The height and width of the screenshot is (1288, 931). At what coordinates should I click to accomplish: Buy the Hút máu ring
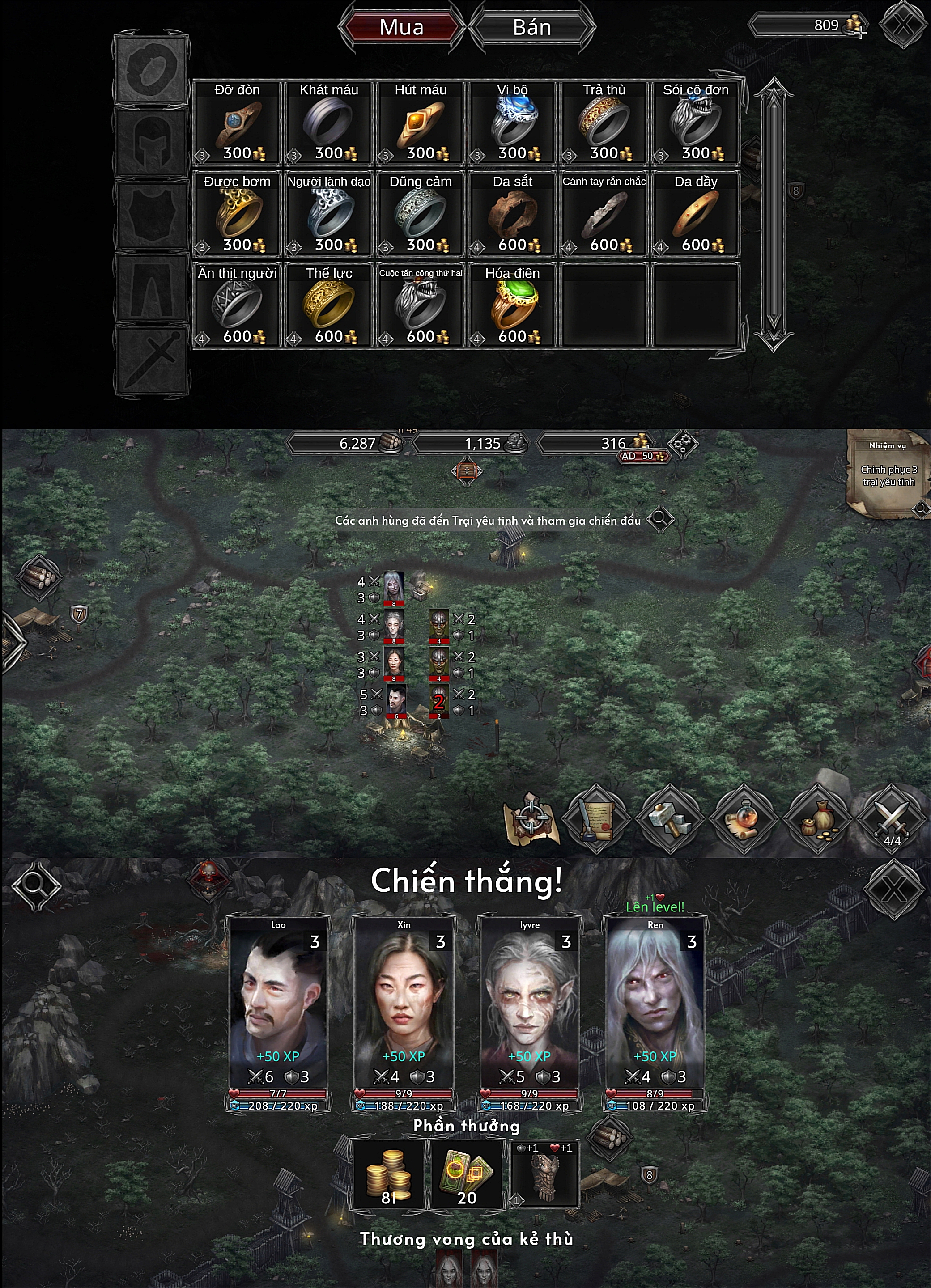coord(421,123)
